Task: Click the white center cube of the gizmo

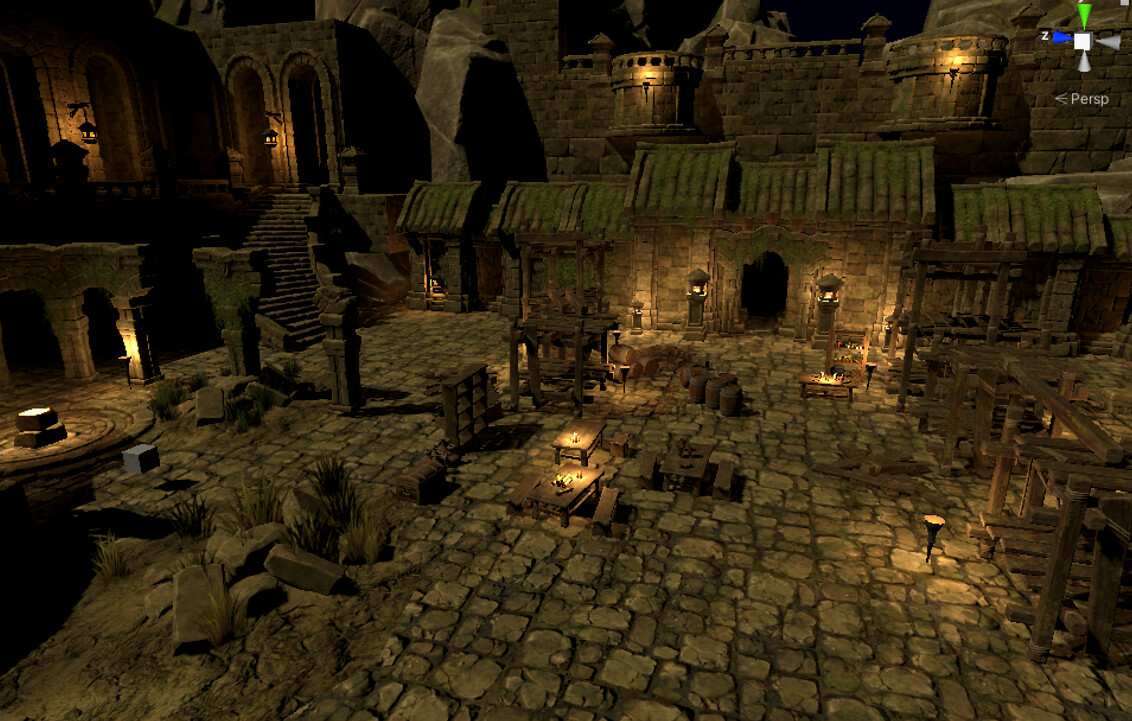Action: pyautogui.click(x=1083, y=41)
